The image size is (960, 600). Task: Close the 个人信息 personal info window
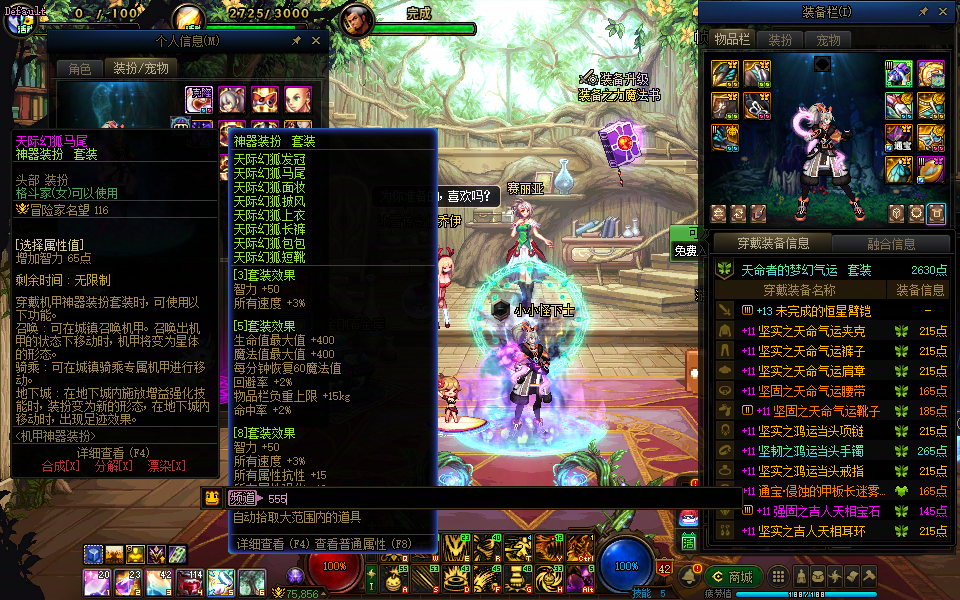[316, 41]
